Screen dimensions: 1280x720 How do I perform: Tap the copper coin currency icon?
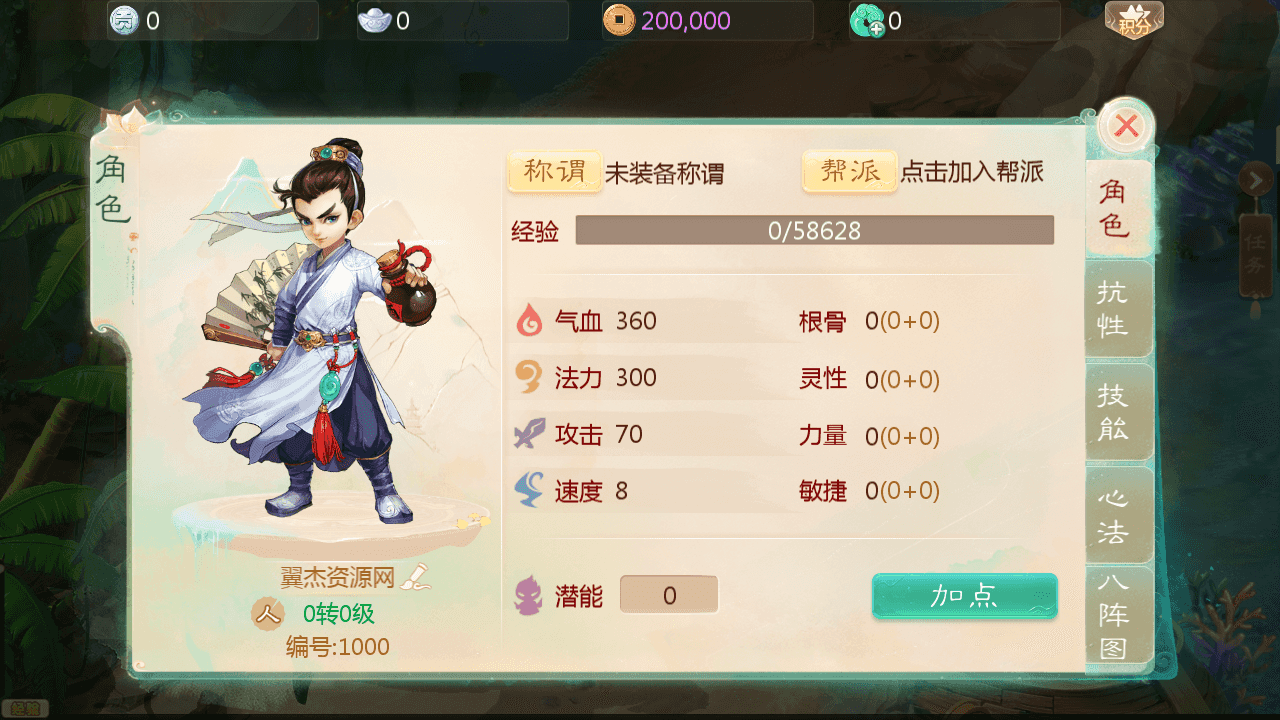click(x=618, y=20)
